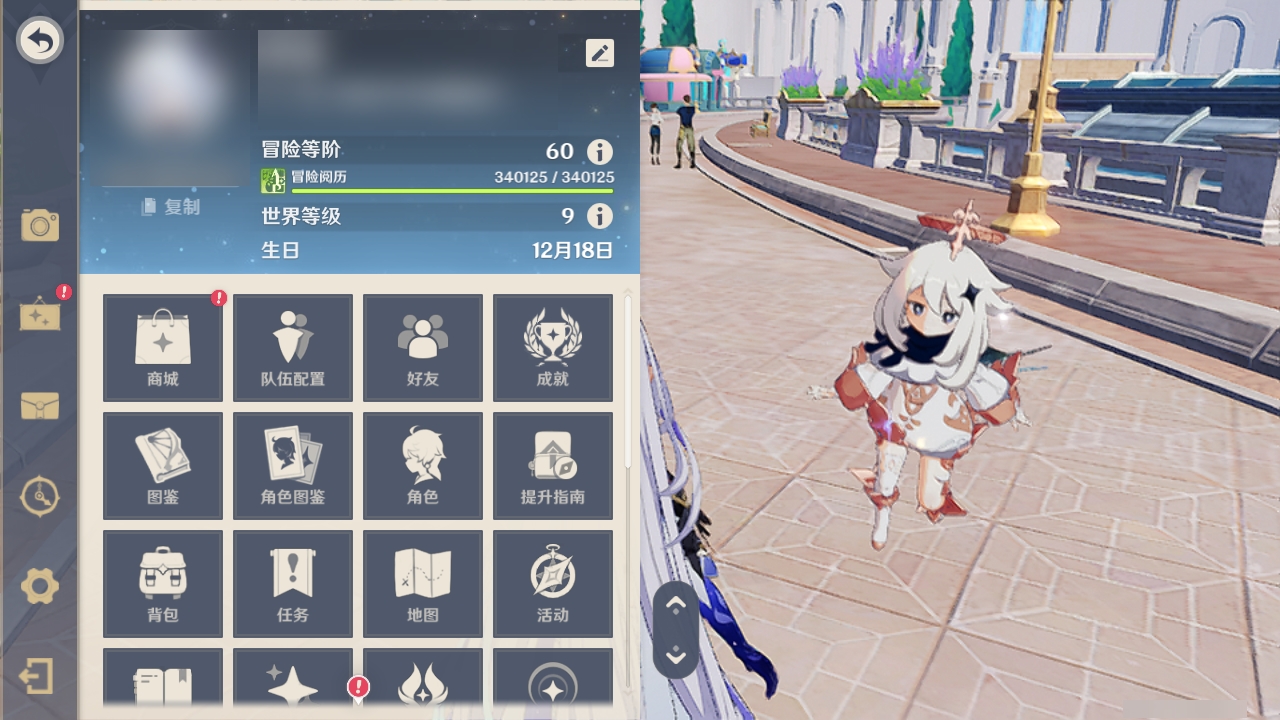Copy UID using 复制 button
Viewport: 1280px width, 720px height.
tap(170, 206)
